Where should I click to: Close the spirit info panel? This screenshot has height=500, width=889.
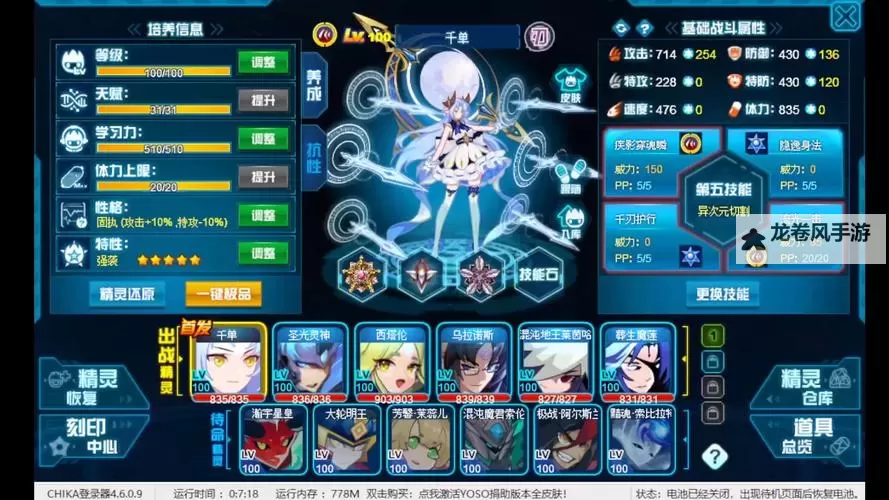[846, 15]
